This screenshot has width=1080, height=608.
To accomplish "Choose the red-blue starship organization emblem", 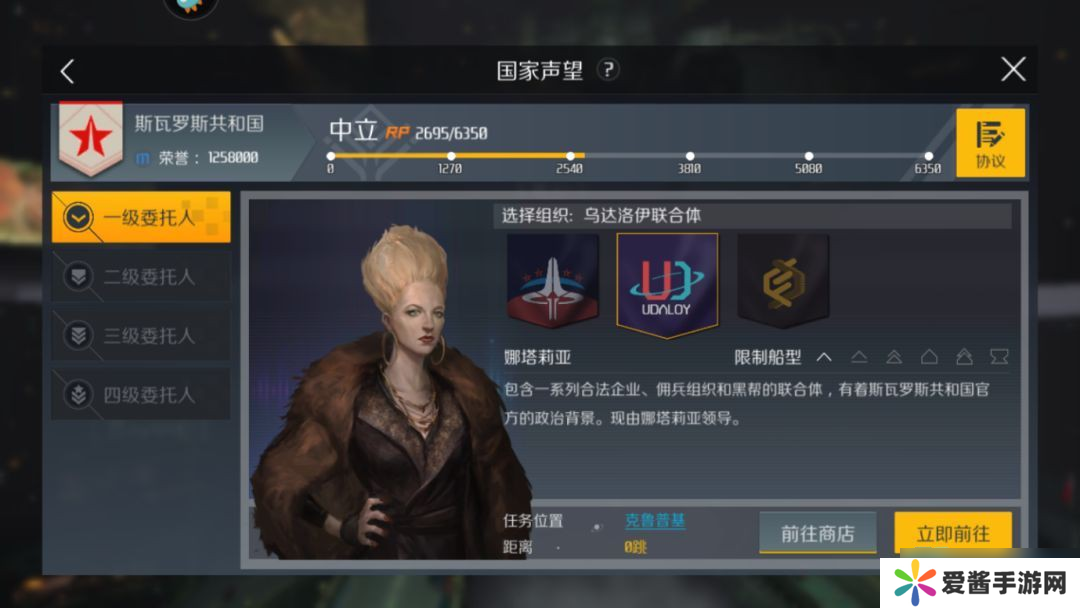I will pos(552,282).
